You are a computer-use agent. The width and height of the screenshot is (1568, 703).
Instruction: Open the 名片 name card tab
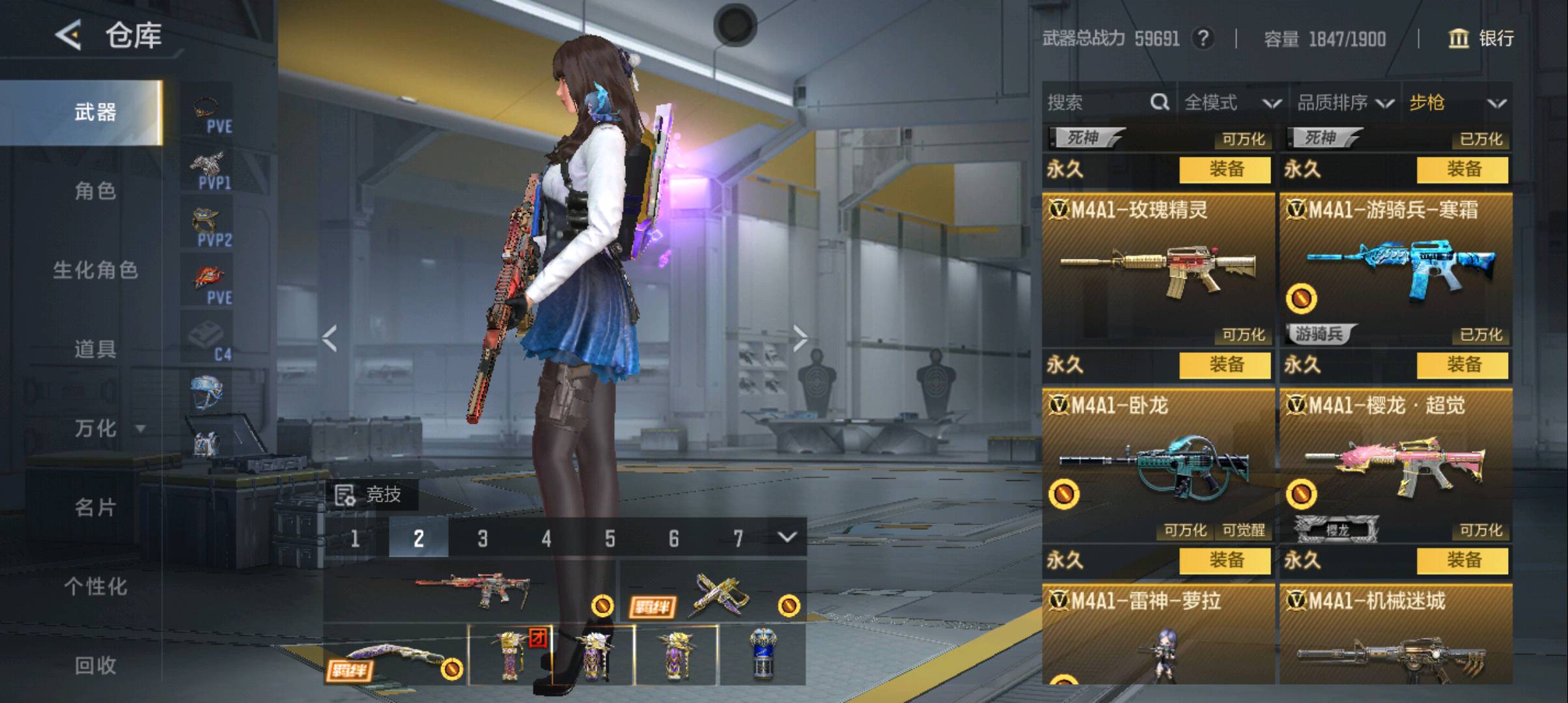click(x=95, y=507)
